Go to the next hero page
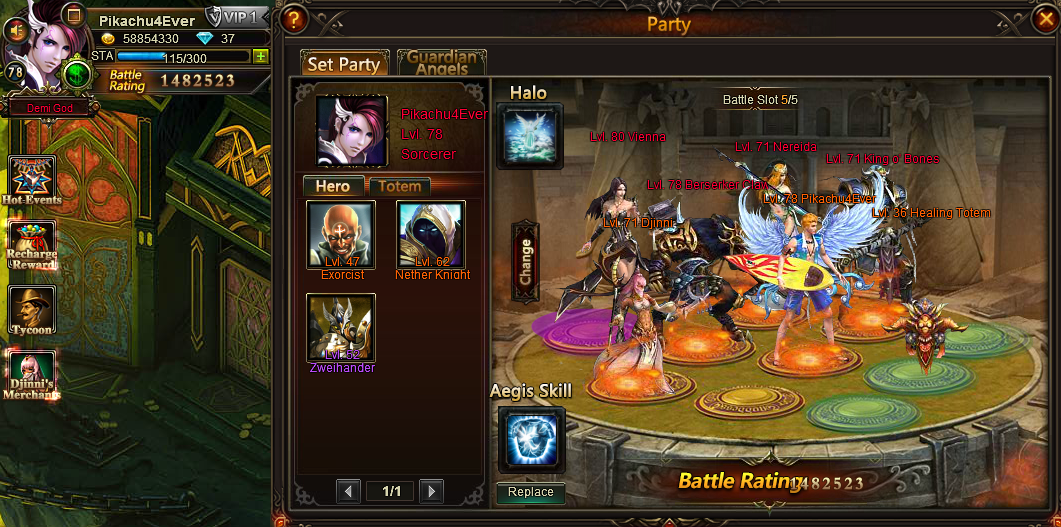 [x=431, y=490]
